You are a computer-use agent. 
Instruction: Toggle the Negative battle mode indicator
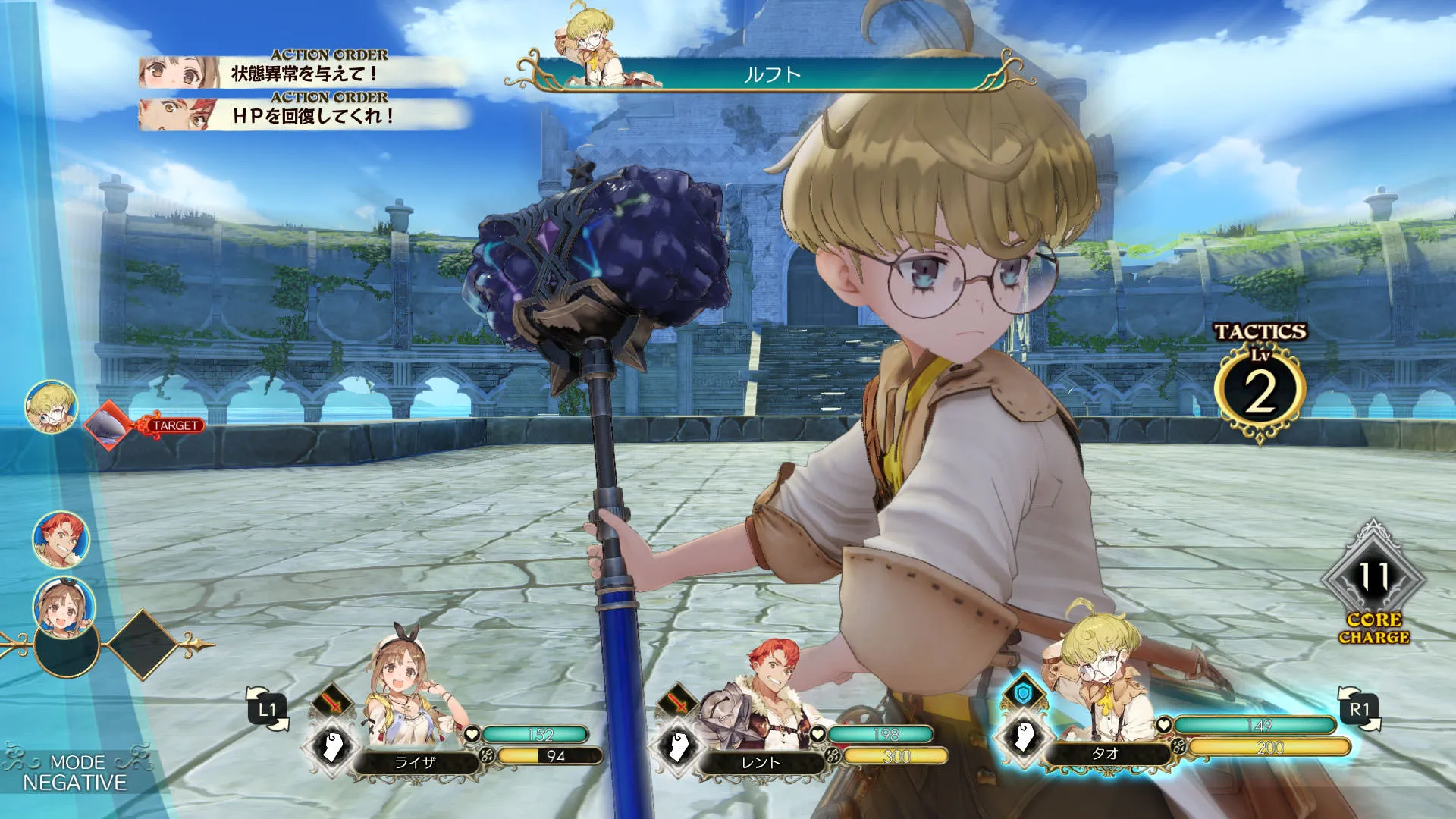click(74, 772)
